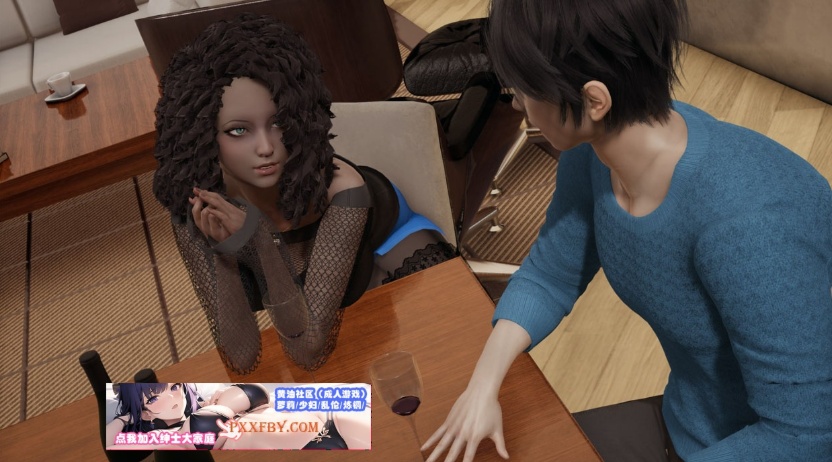The image size is (832, 462).
Task: Open the PXXFBY.COM advertisement banner
Action: (238, 416)
